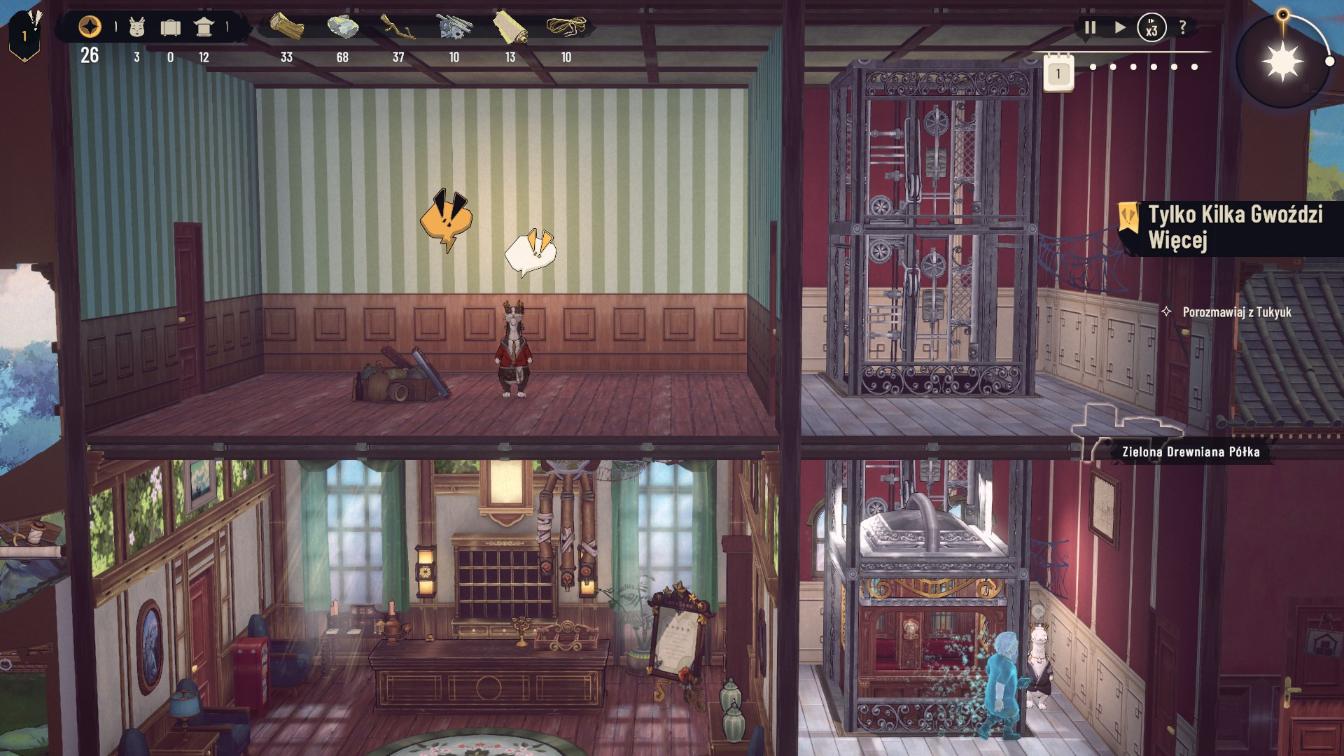Resume normal speed with the play button
The image size is (1344, 756).
coord(1120,28)
